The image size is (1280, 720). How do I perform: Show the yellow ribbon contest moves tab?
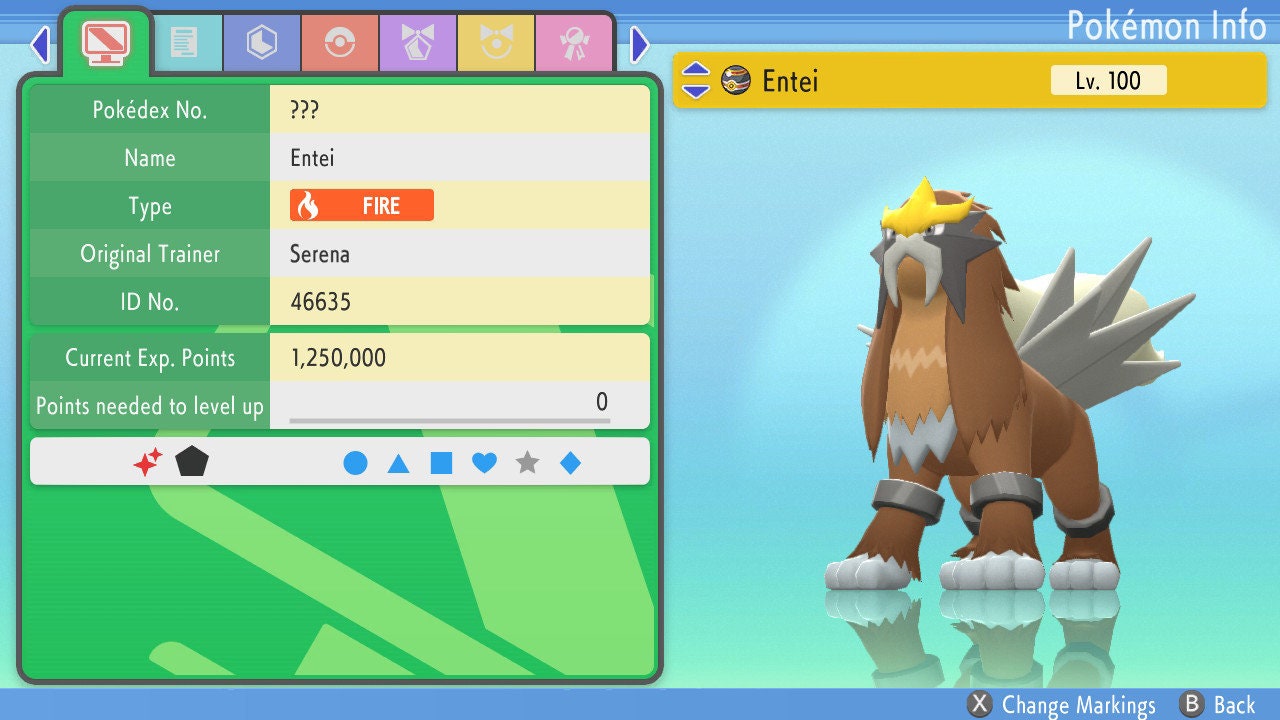[x=495, y=43]
